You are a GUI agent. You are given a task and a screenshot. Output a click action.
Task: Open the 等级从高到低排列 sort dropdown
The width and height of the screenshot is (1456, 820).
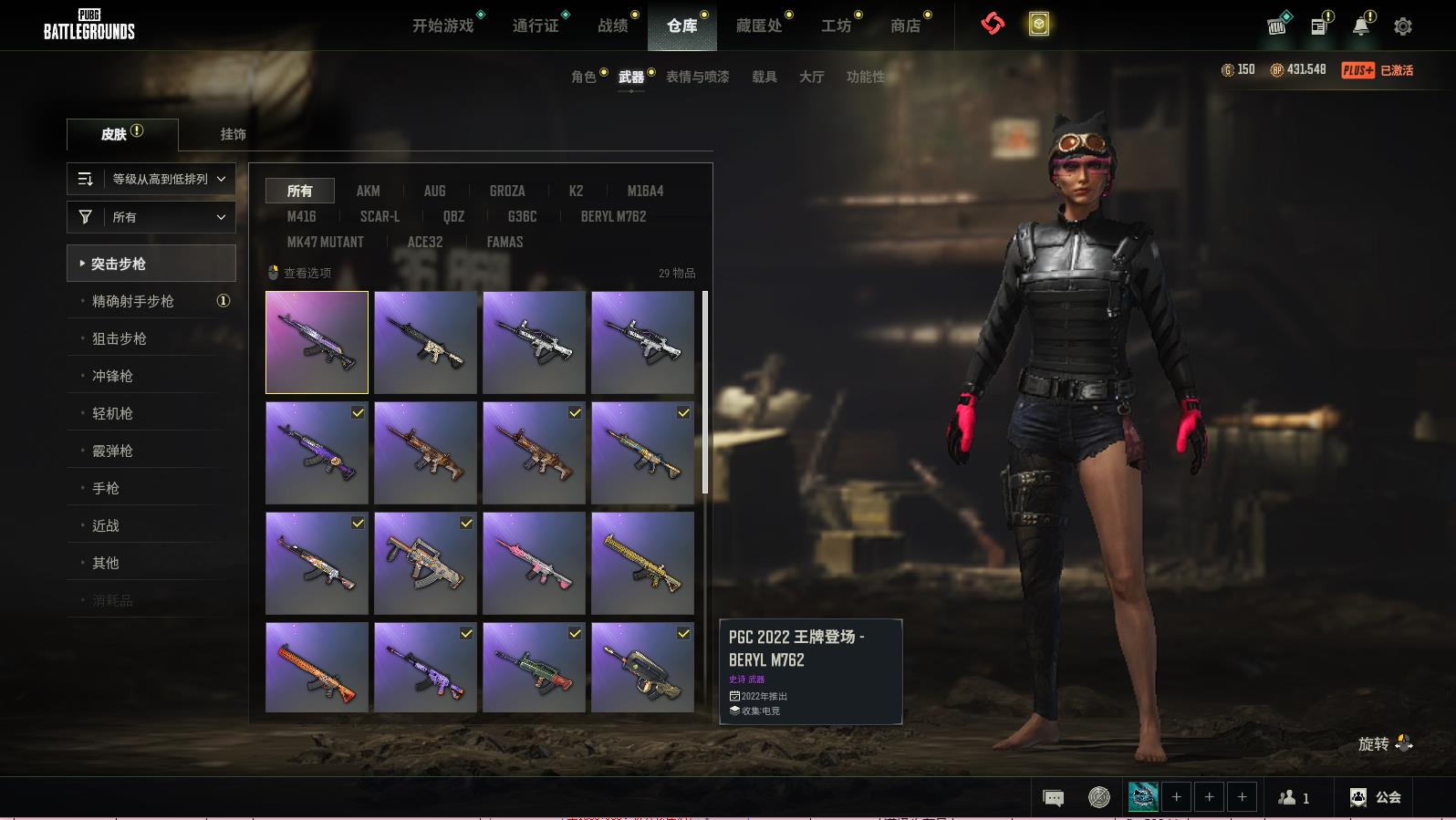tap(151, 179)
